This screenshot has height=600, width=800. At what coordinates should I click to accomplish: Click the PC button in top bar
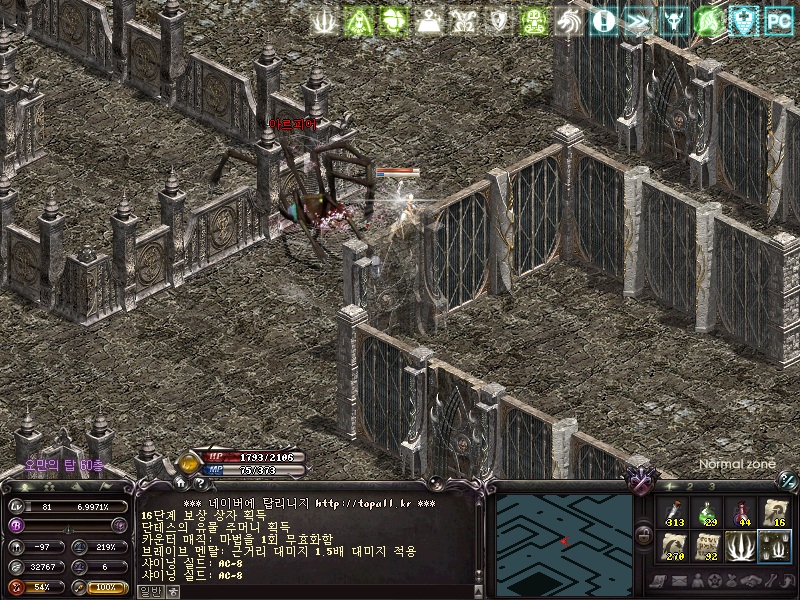778,20
